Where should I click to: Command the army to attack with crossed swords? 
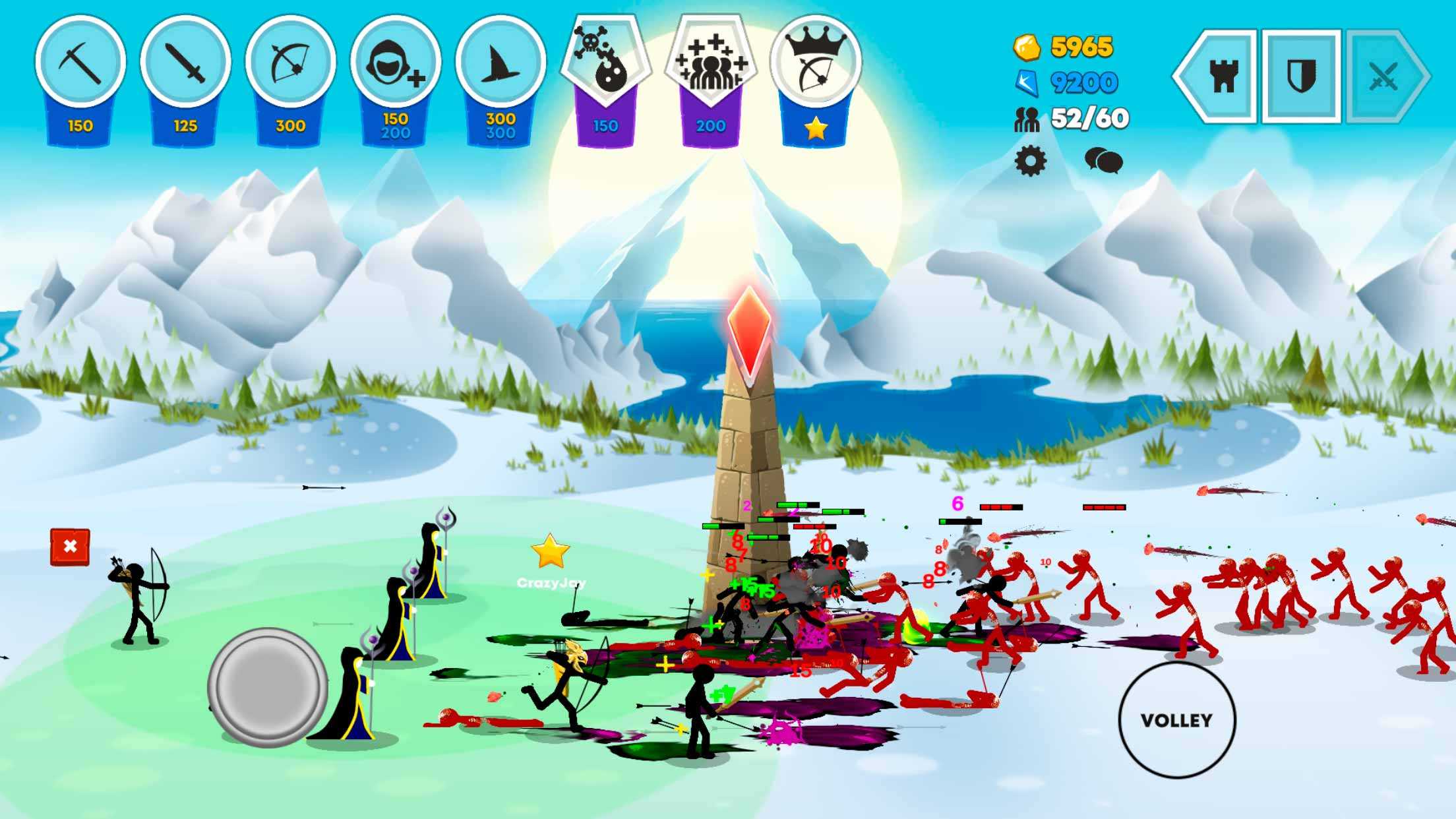click(x=1383, y=76)
